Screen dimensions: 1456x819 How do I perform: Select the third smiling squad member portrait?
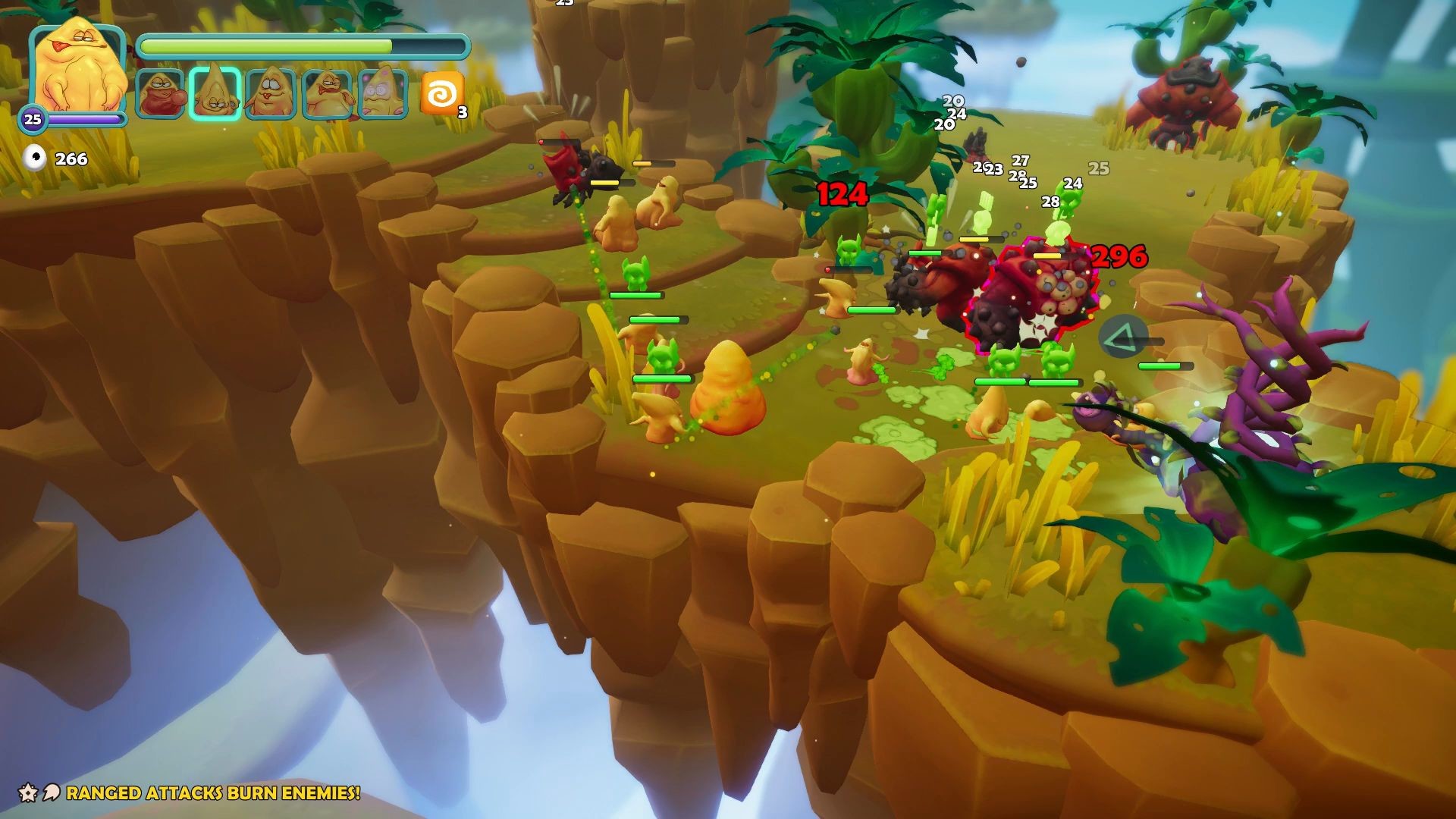pos(271,95)
